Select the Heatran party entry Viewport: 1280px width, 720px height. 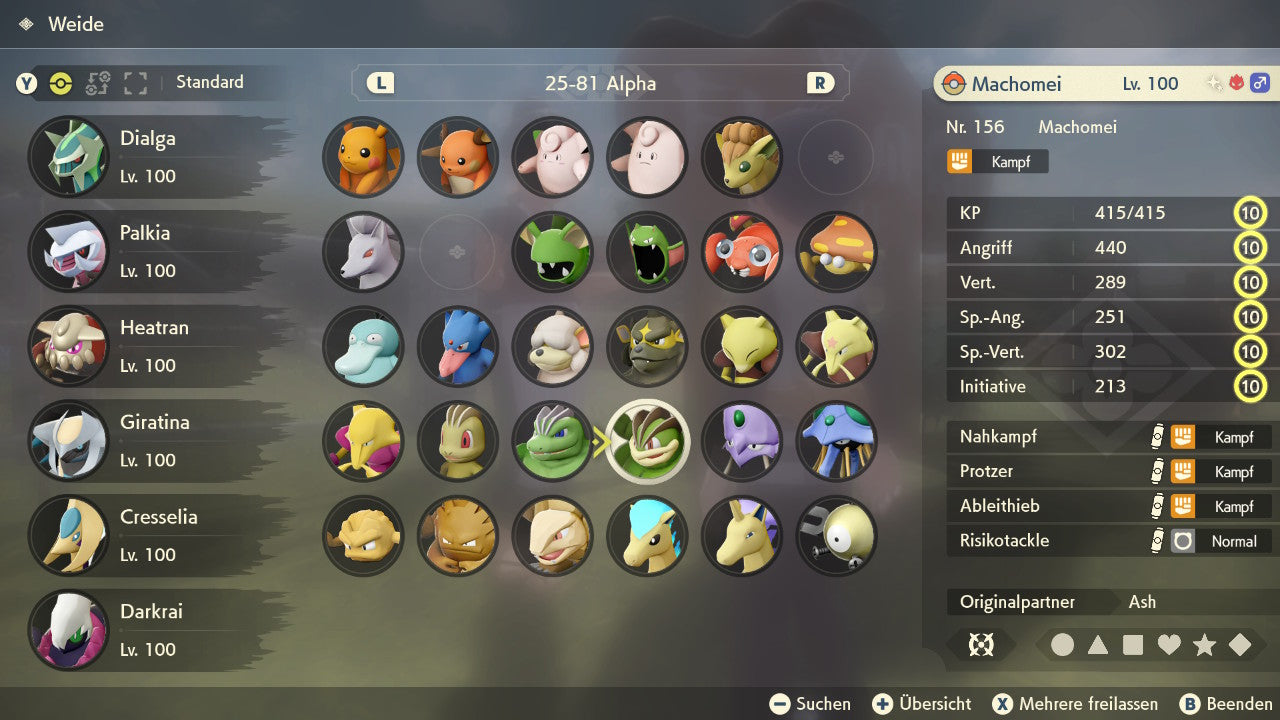[x=150, y=346]
